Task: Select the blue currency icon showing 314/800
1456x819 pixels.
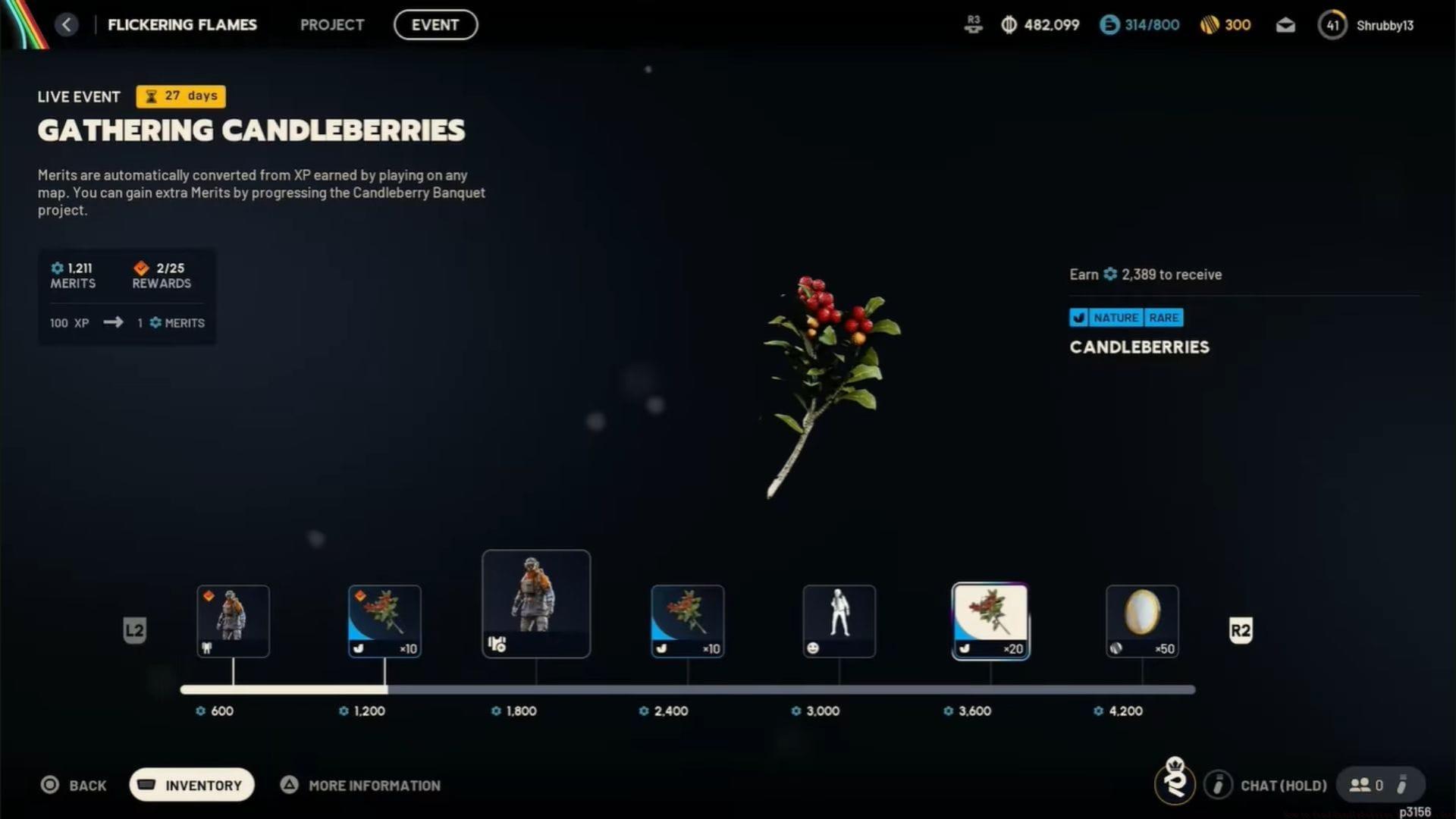Action: 1109,24
